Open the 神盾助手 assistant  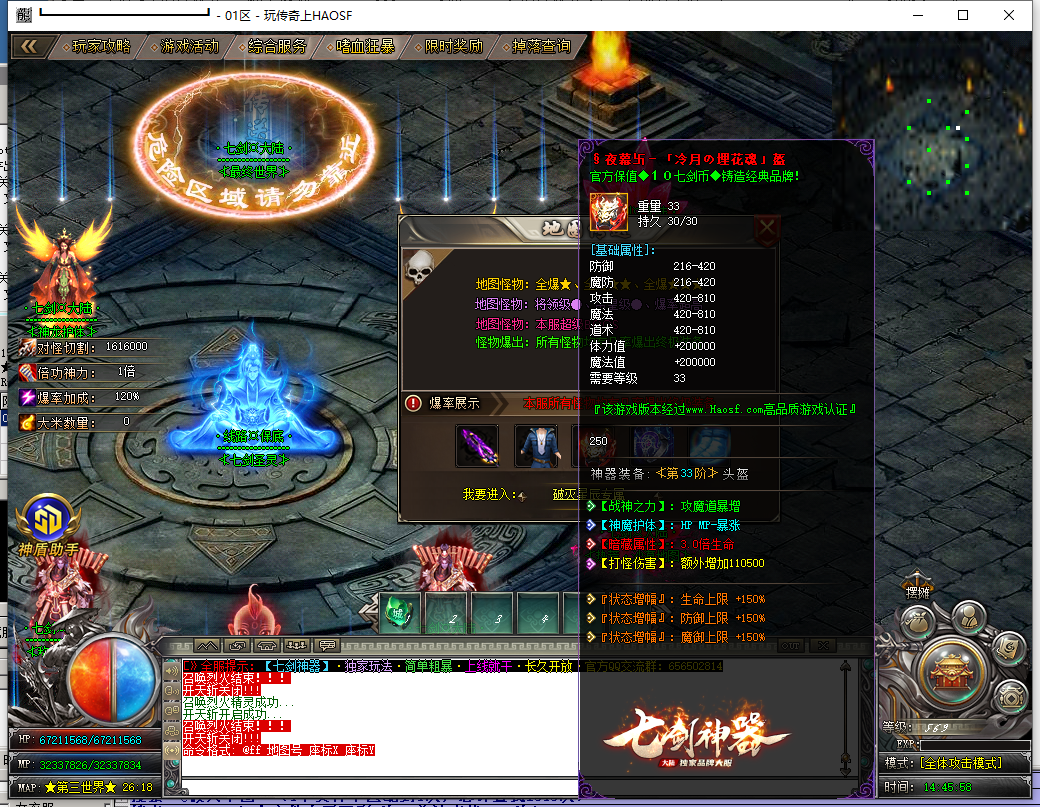tap(47, 520)
